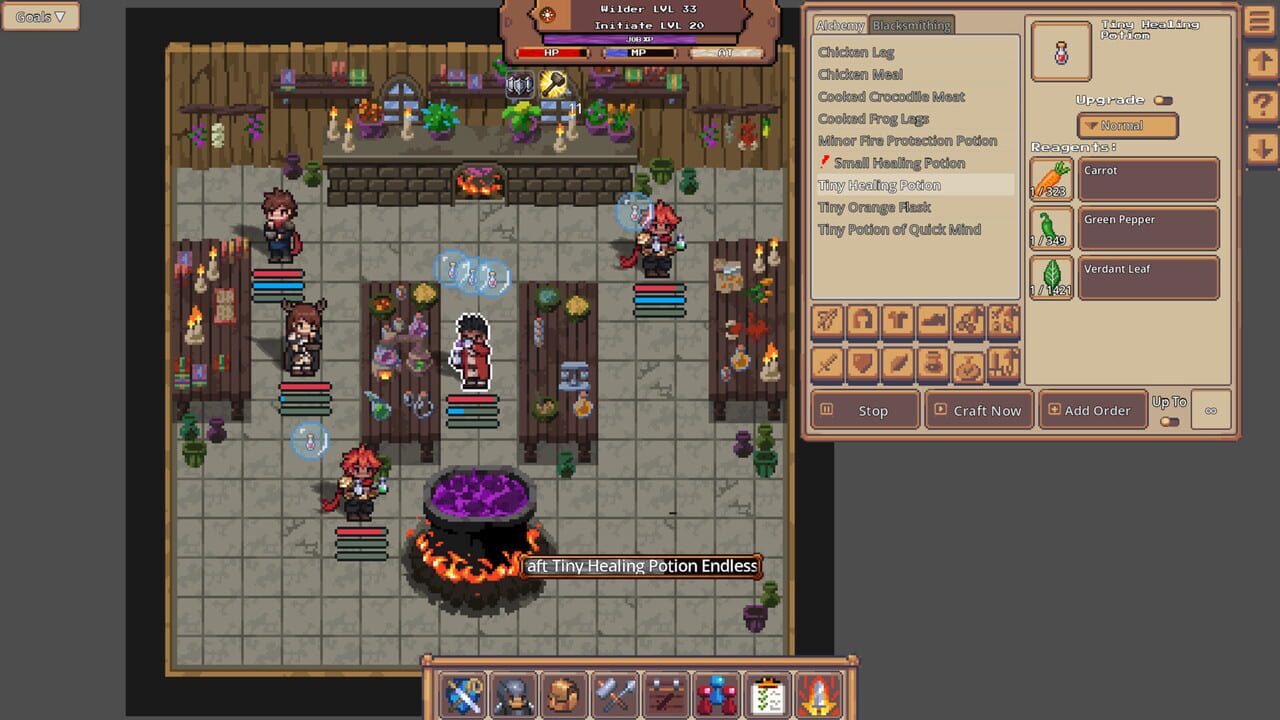Open the hamburger menu at the top right
Viewport: 1280px width, 720px height.
[1259, 20]
